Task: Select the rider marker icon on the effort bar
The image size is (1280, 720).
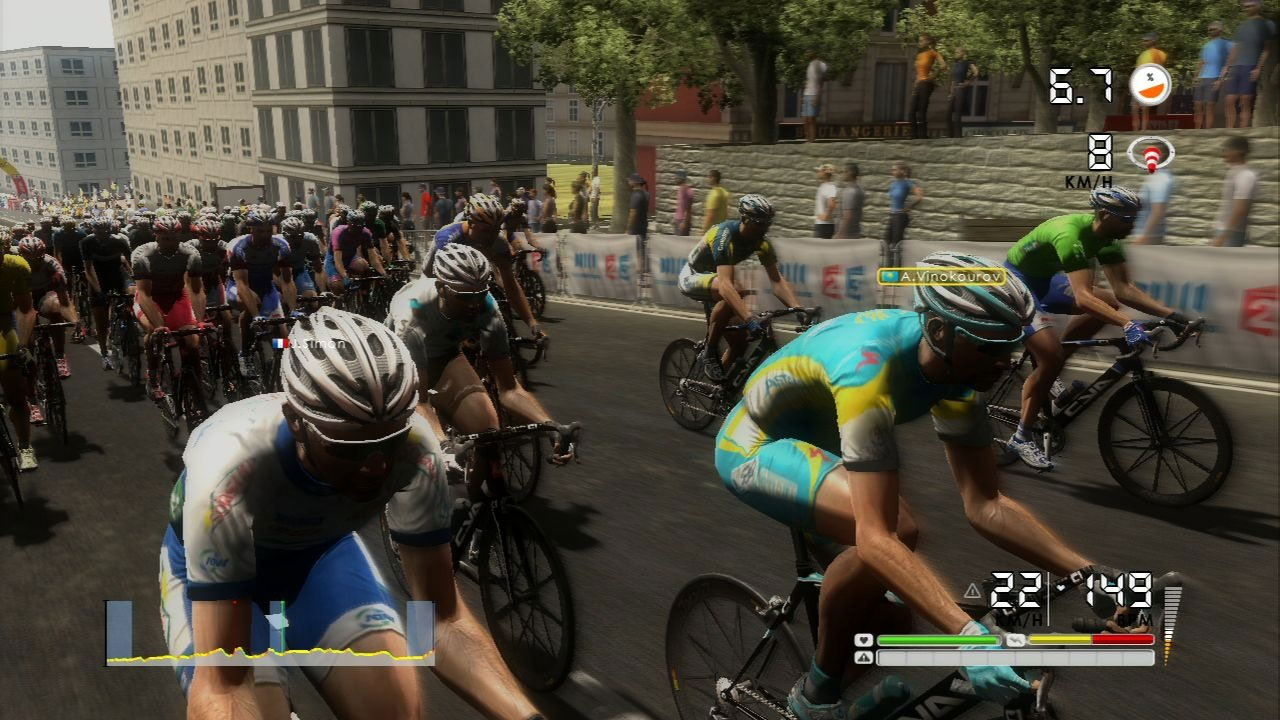Action: pos(1018,639)
